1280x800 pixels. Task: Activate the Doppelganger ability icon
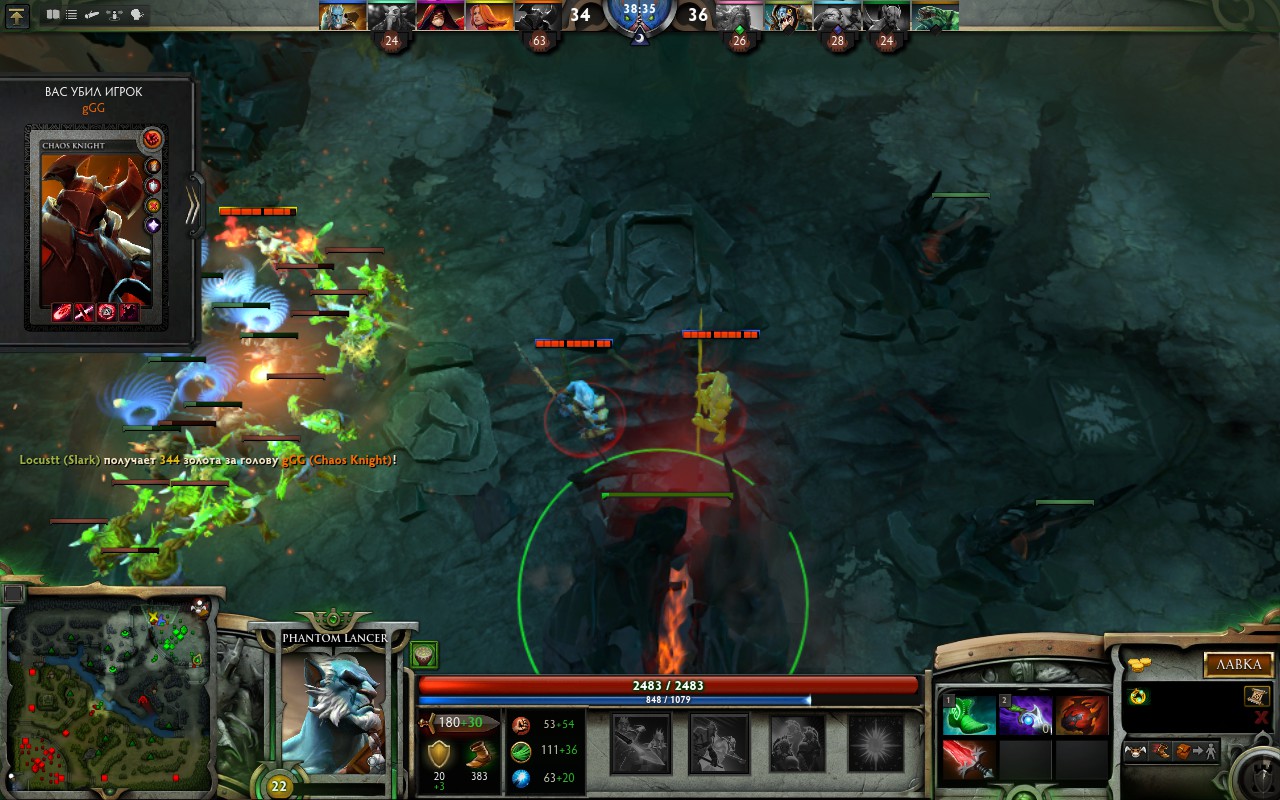719,743
